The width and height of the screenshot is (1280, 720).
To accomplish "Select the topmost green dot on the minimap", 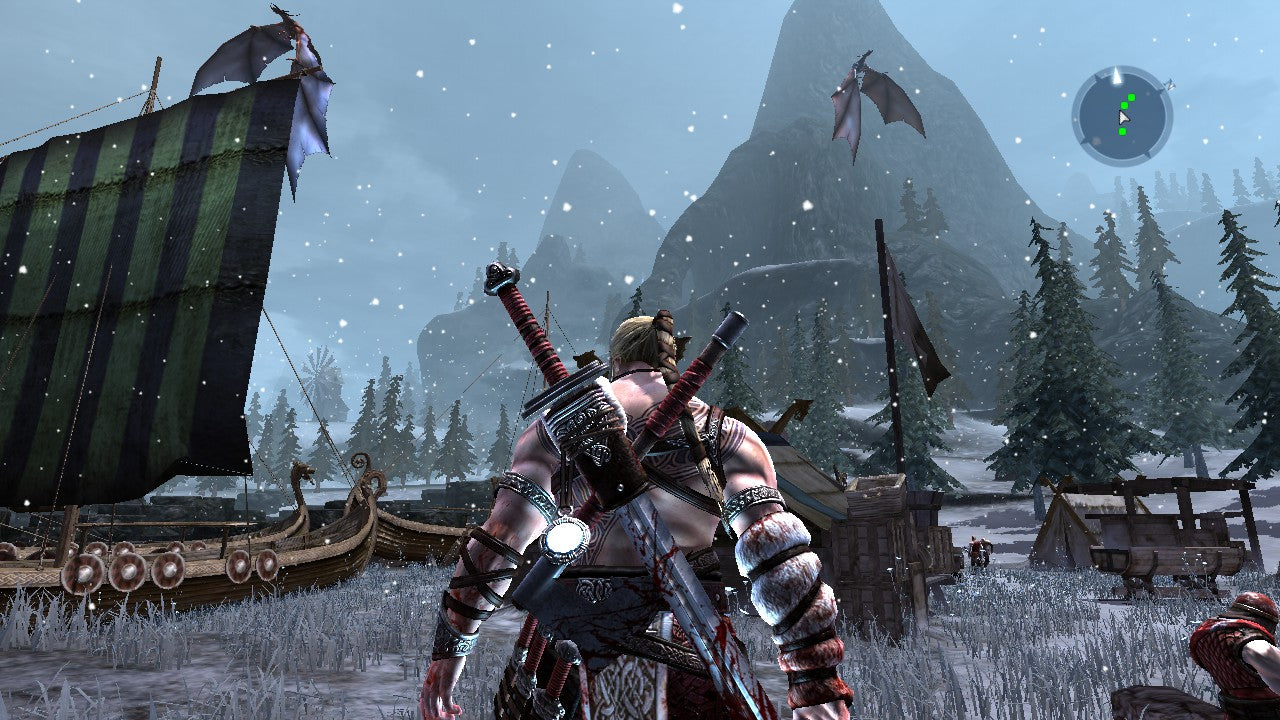I will (x=1131, y=97).
